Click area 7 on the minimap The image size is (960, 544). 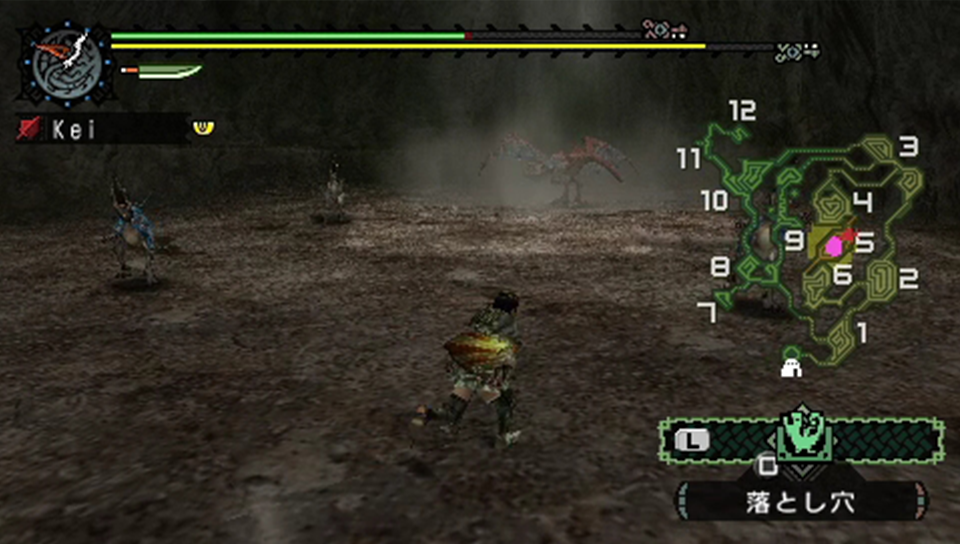707,314
